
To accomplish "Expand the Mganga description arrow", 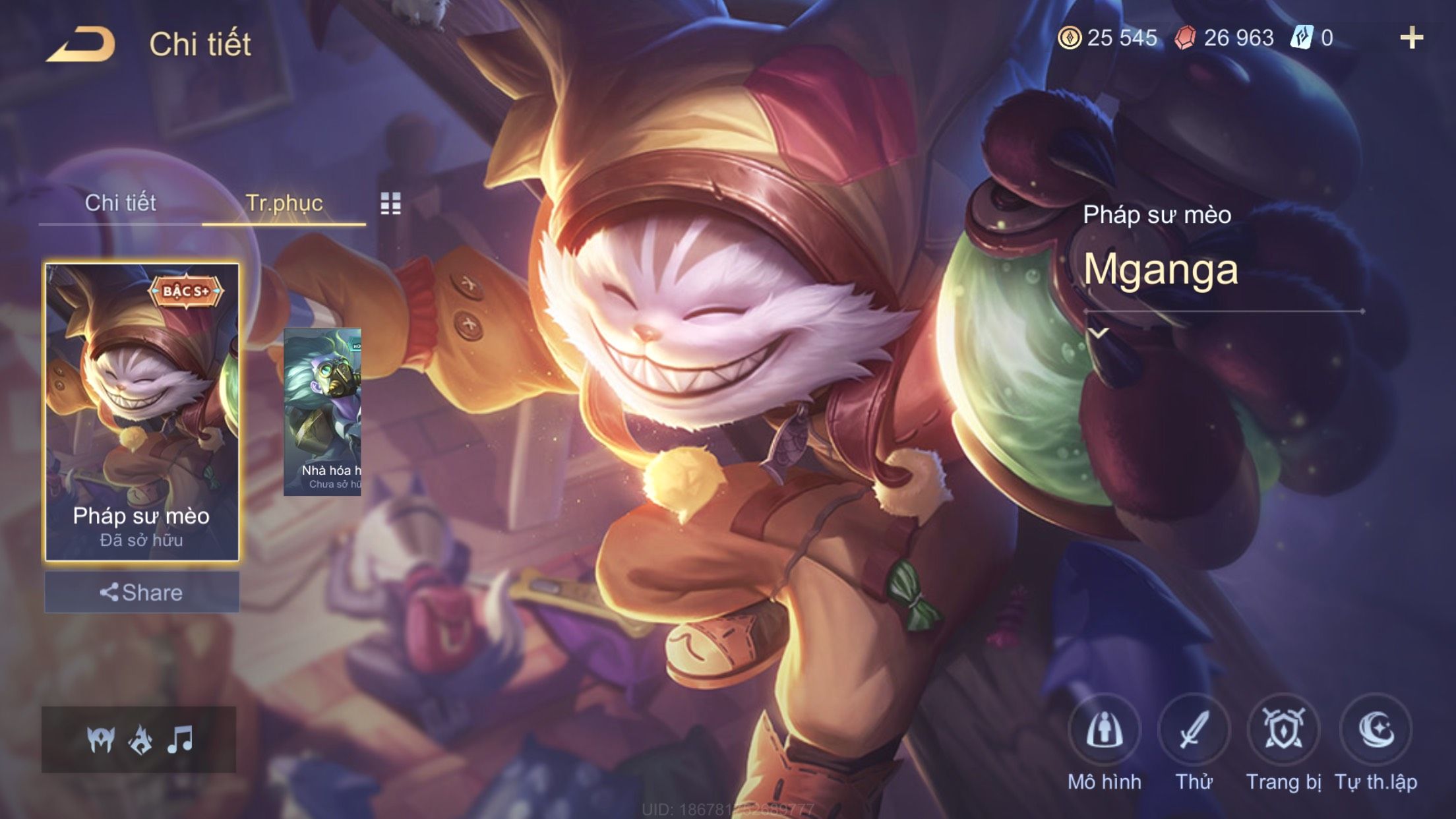I will click(x=1097, y=333).
